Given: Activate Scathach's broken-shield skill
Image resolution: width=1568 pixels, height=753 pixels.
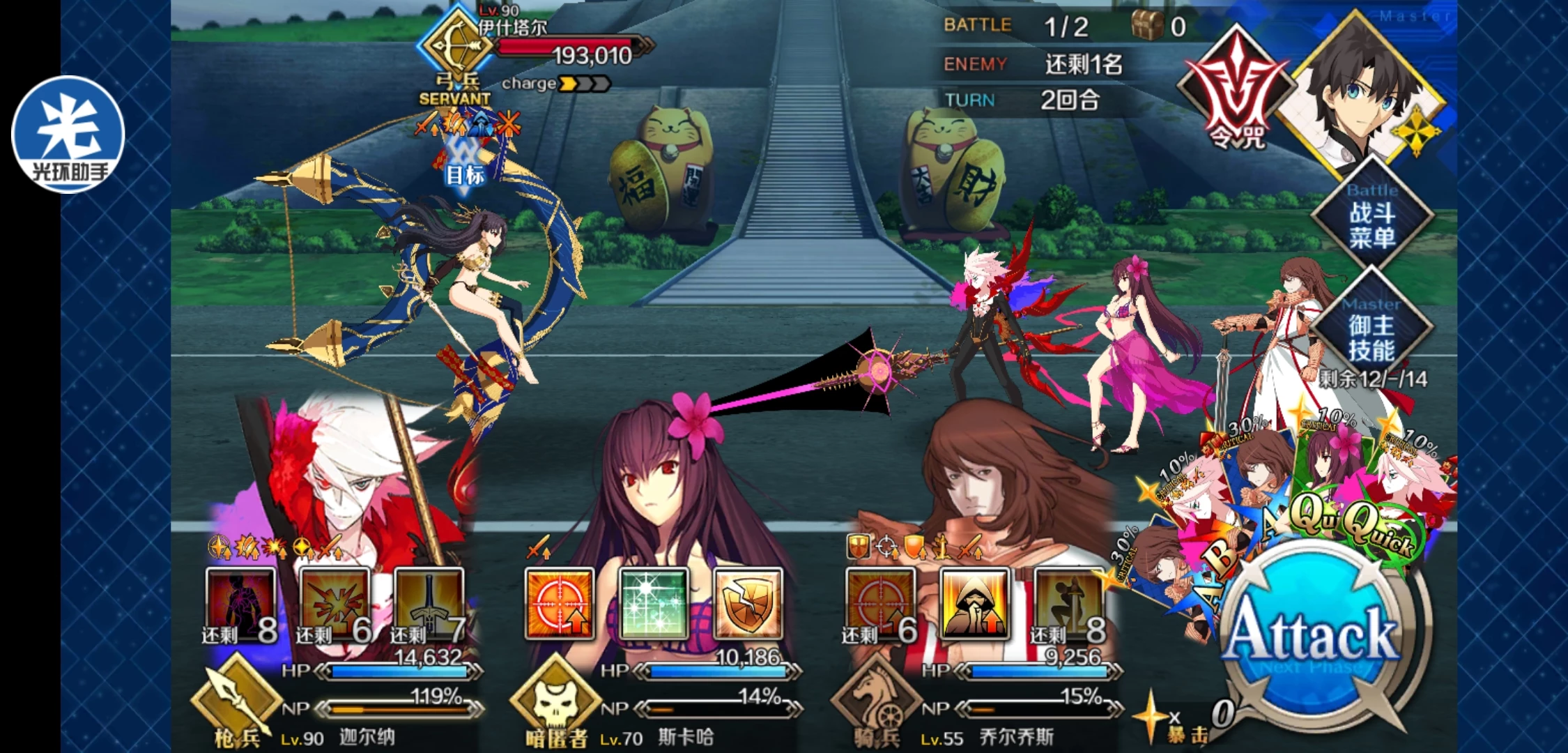Looking at the screenshot, I should pyautogui.click(x=747, y=604).
